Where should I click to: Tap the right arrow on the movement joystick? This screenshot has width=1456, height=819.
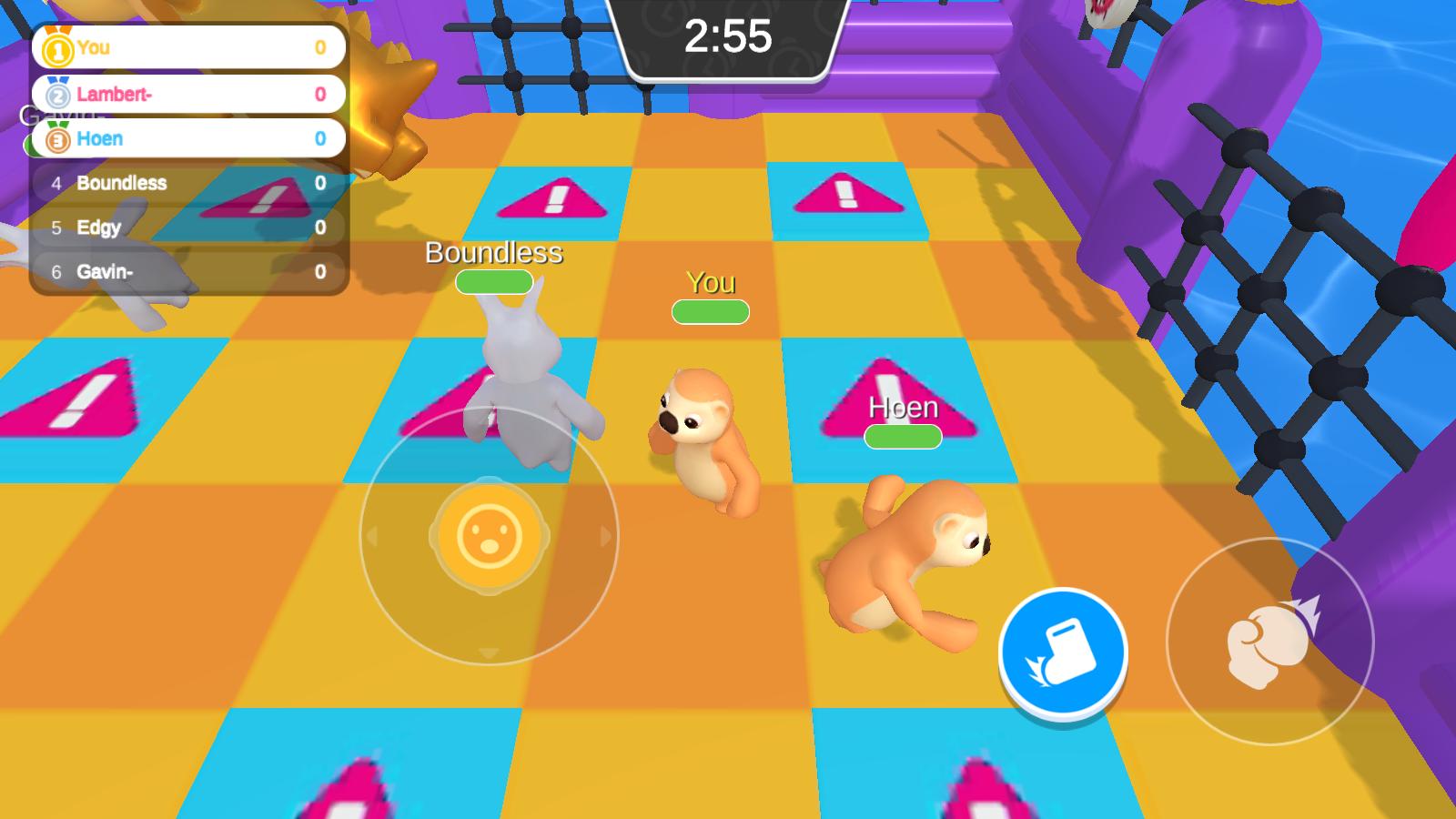605,537
